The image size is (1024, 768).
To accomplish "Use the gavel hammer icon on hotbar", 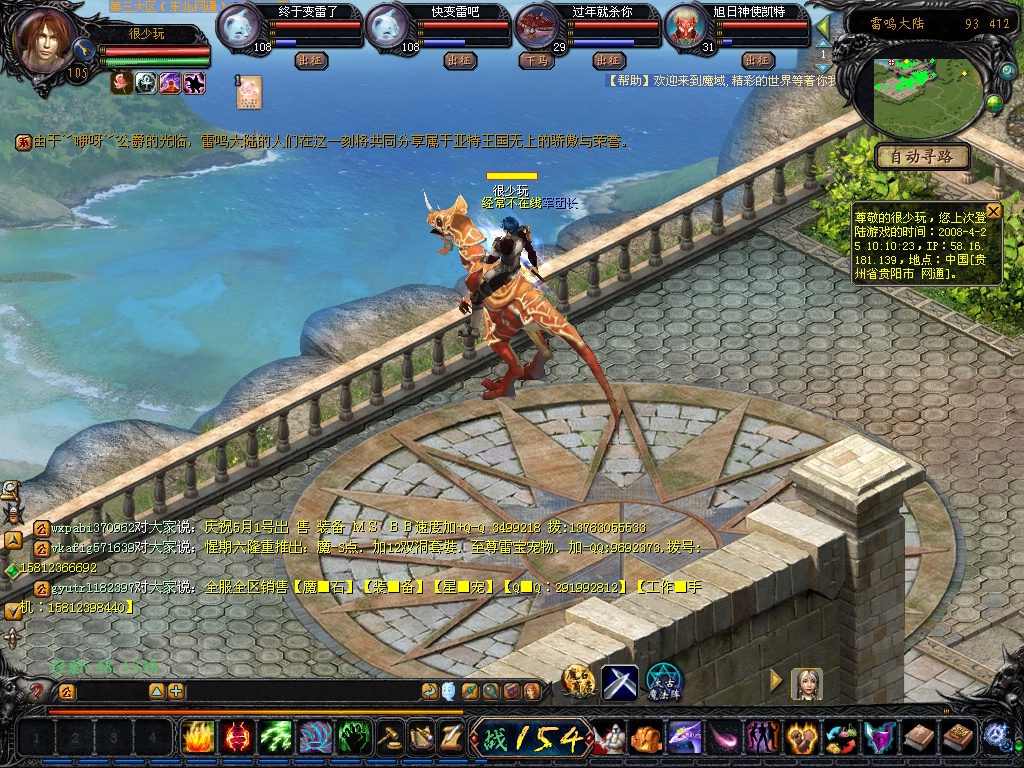I will 391,738.
